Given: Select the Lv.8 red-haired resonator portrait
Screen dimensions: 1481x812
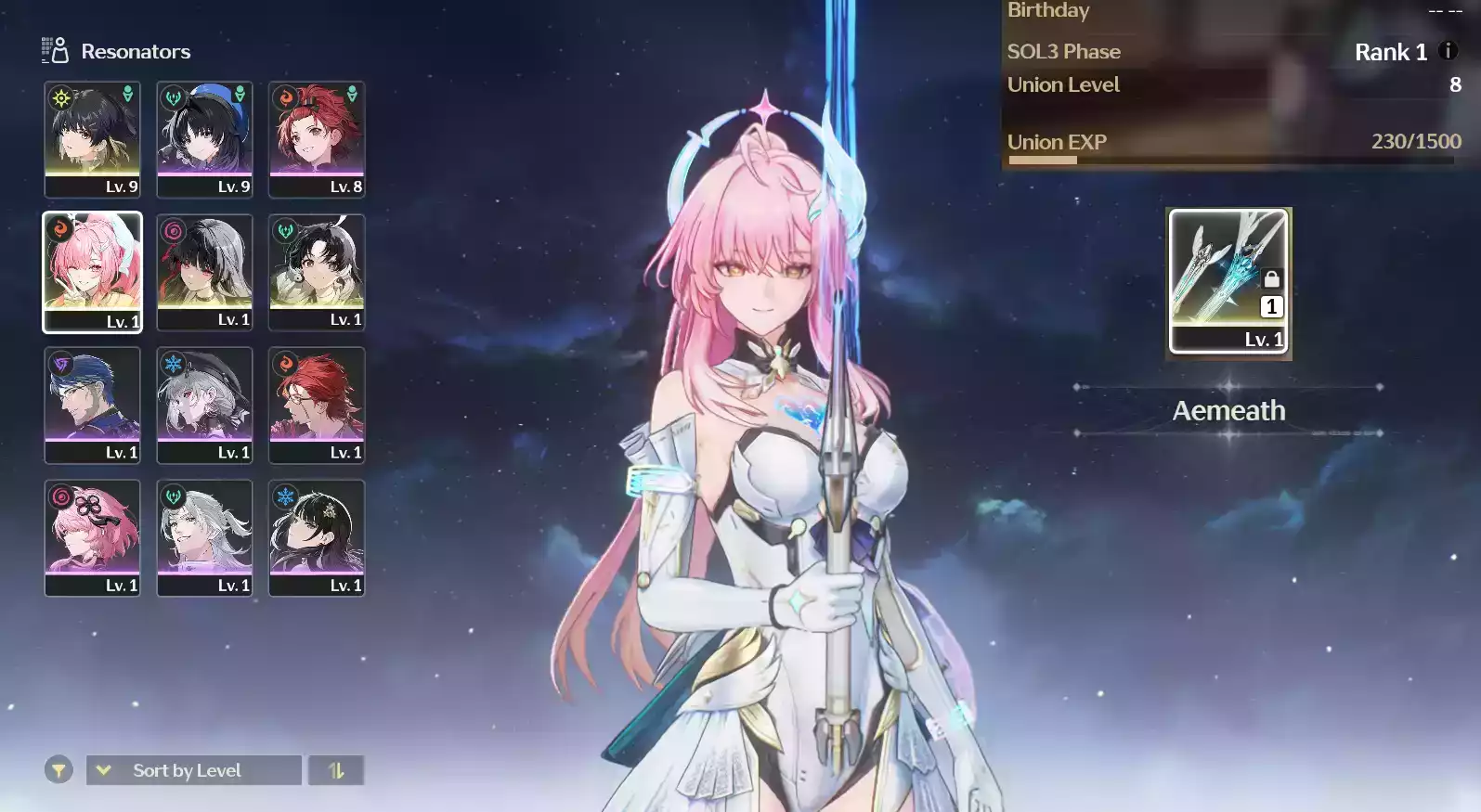Looking at the screenshot, I should (317, 139).
